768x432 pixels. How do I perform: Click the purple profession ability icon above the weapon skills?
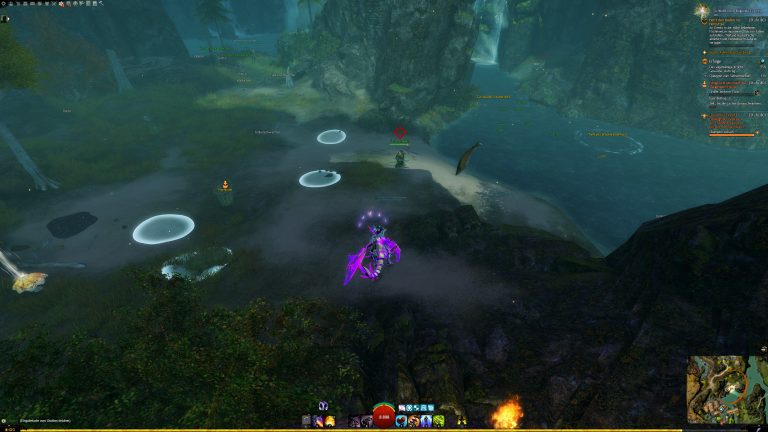[323, 406]
